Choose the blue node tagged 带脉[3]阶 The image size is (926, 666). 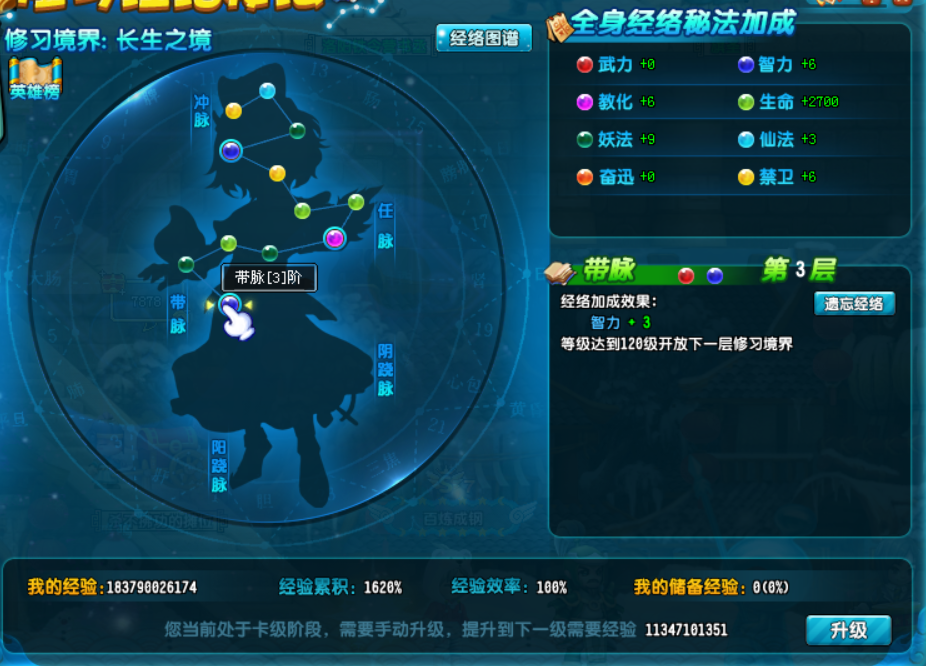(230, 305)
